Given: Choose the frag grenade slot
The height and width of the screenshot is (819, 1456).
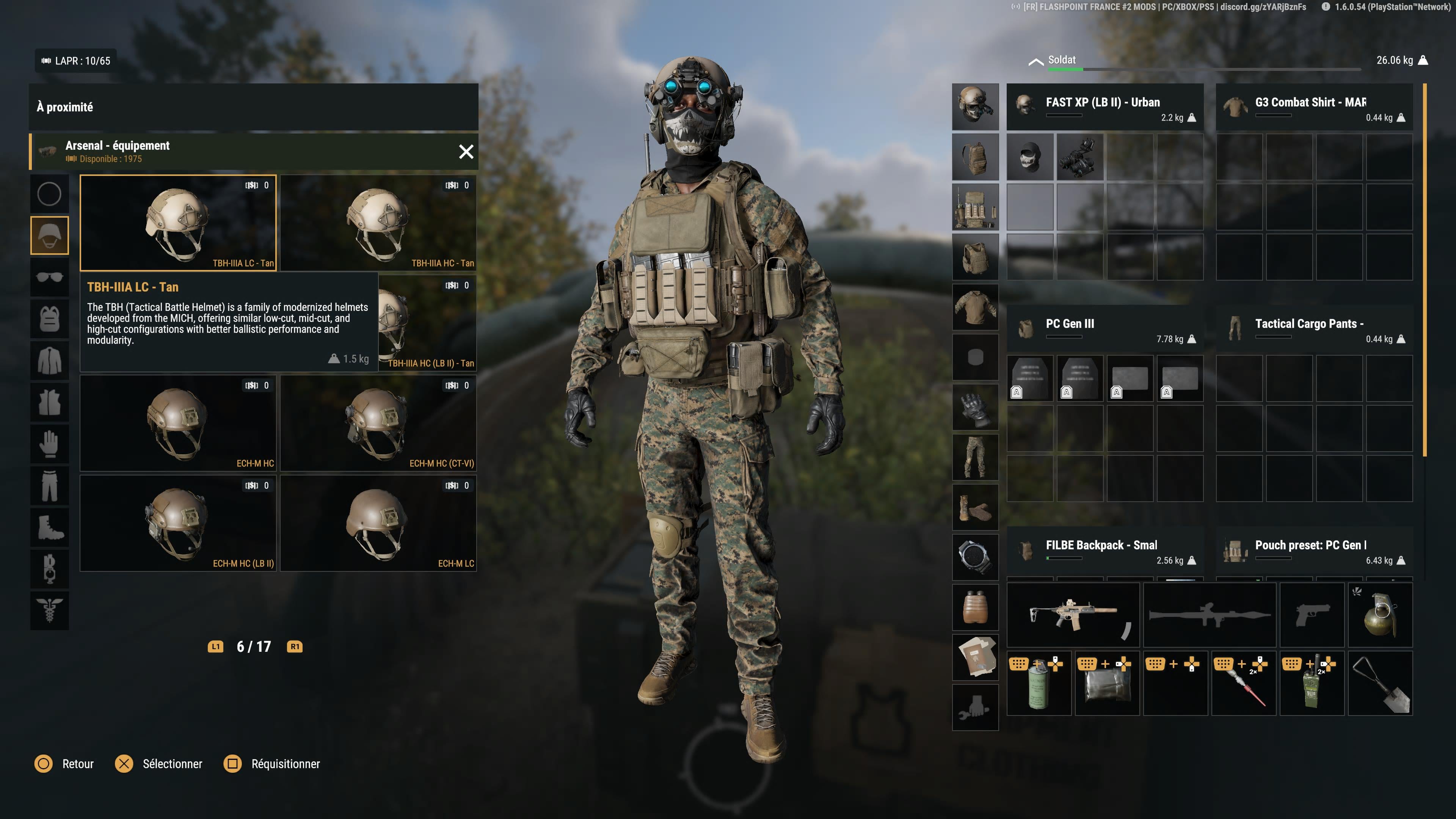Looking at the screenshot, I should click(1380, 615).
